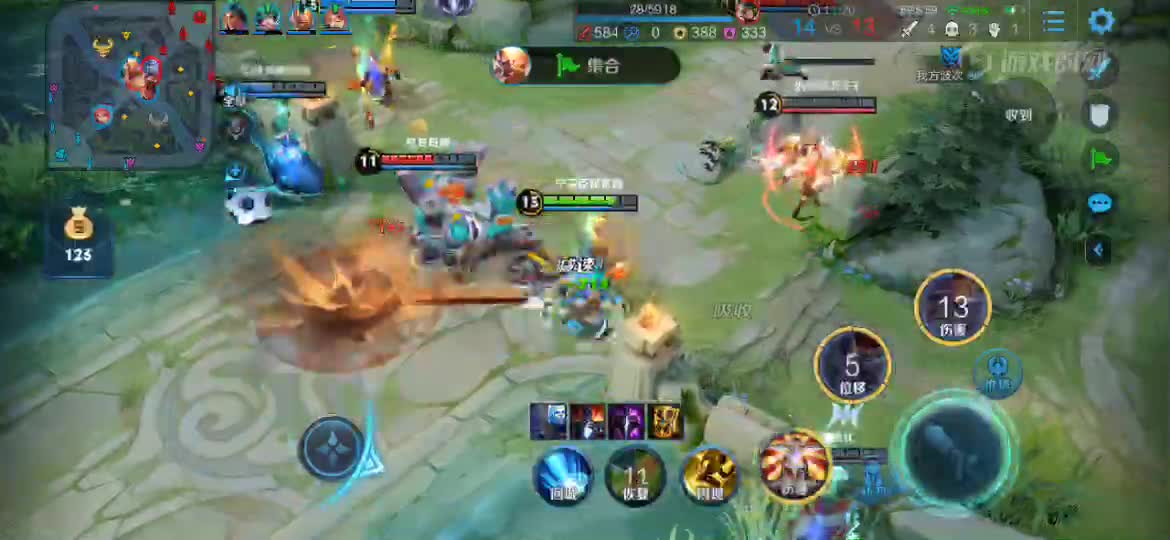The width and height of the screenshot is (1170, 540).
Task: Send the green flag gather signal
Action: [x=1100, y=158]
